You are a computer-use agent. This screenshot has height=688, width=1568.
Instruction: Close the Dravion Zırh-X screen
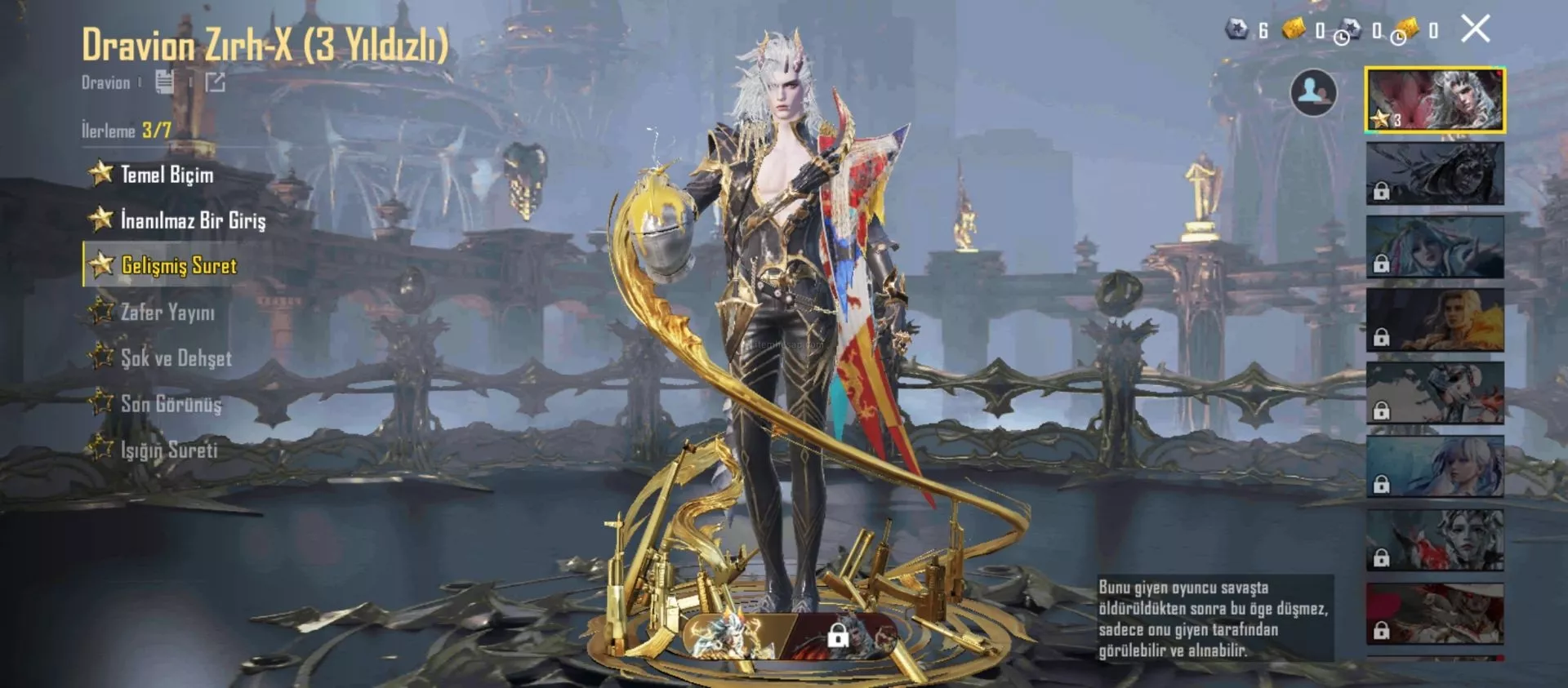point(1475,29)
